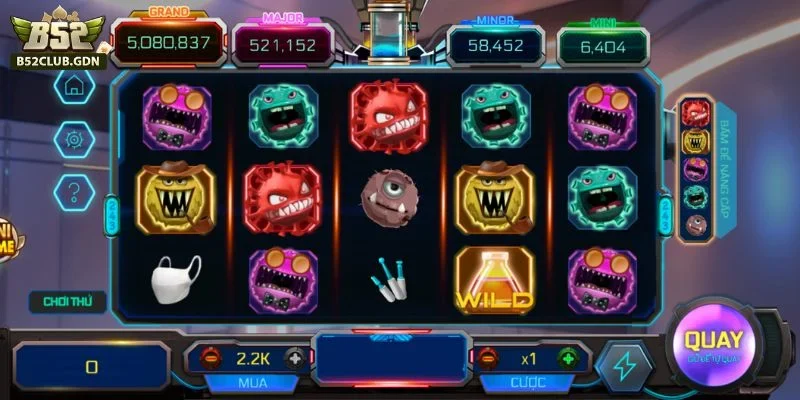This screenshot has height=400, width=800.
Task: Activate the lightning bolt turbo button
Action: [x=623, y=366]
